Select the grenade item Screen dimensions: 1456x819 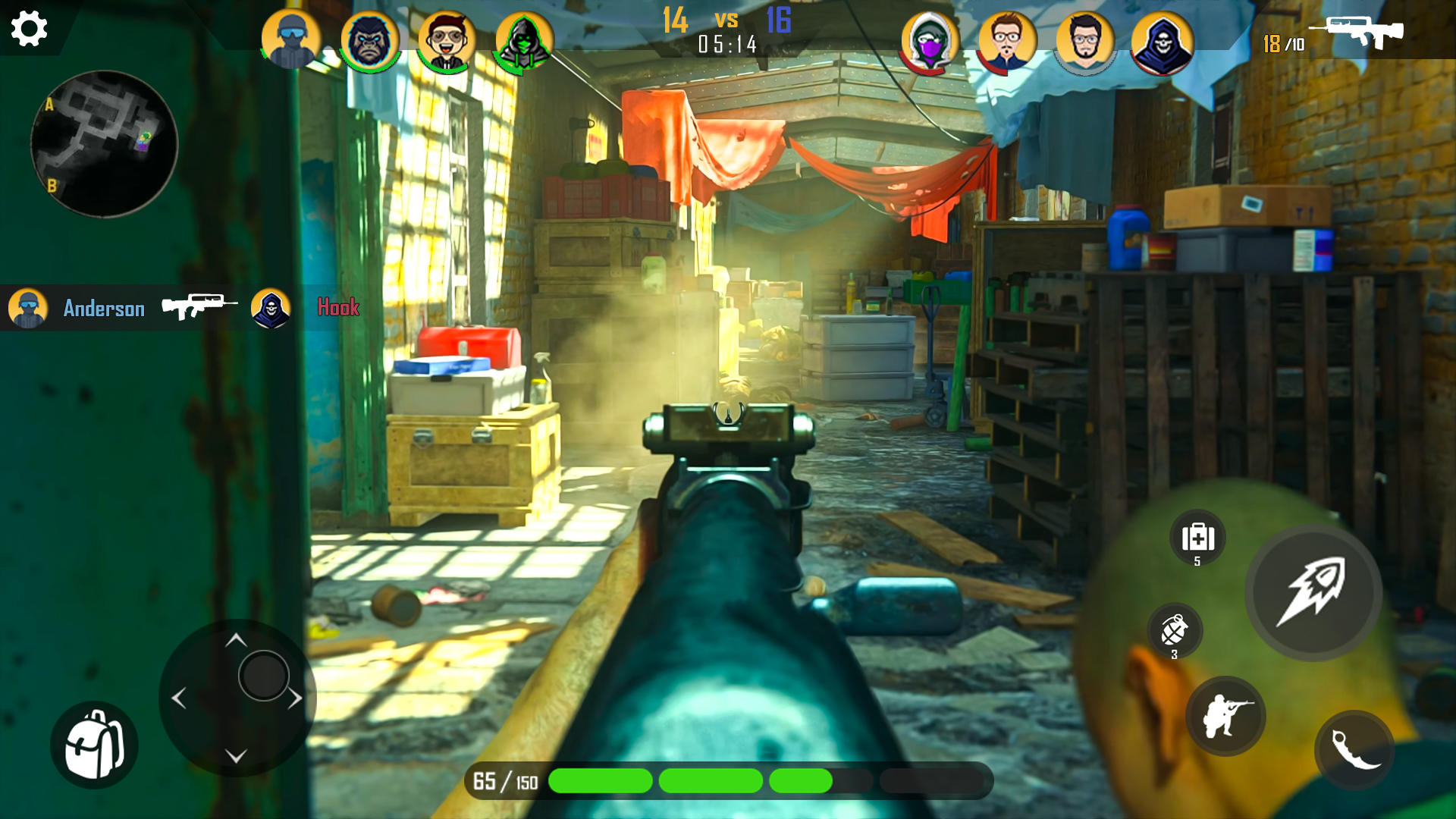coord(1175,629)
